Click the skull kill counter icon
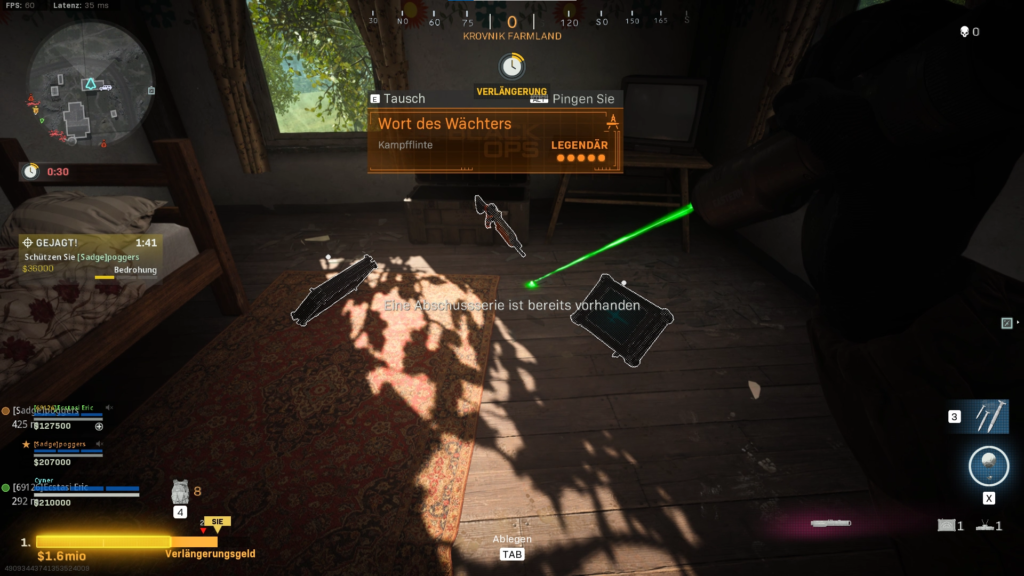The image size is (1024, 576). click(964, 32)
